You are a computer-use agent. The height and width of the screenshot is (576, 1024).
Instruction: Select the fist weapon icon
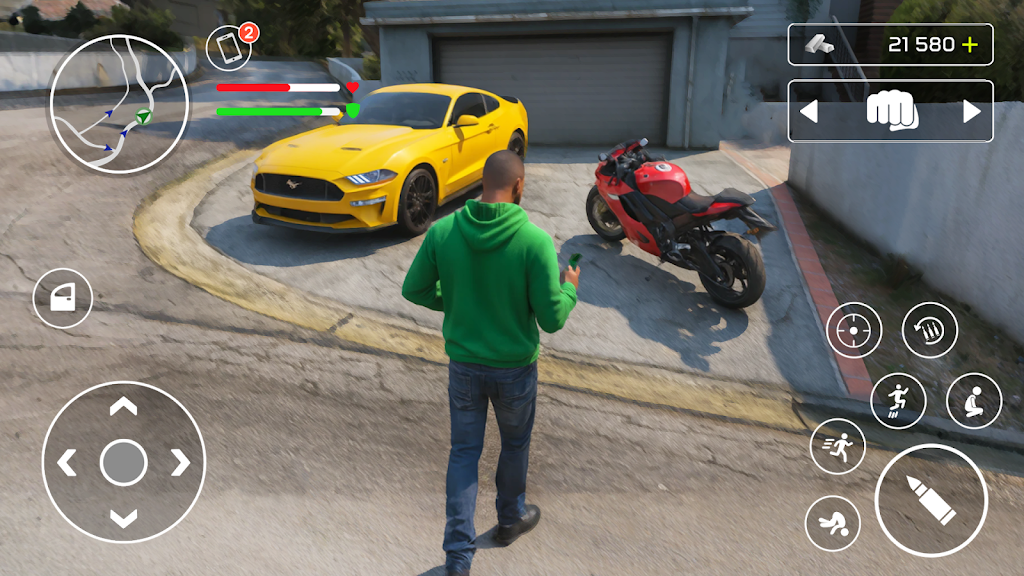(x=891, y=111)
